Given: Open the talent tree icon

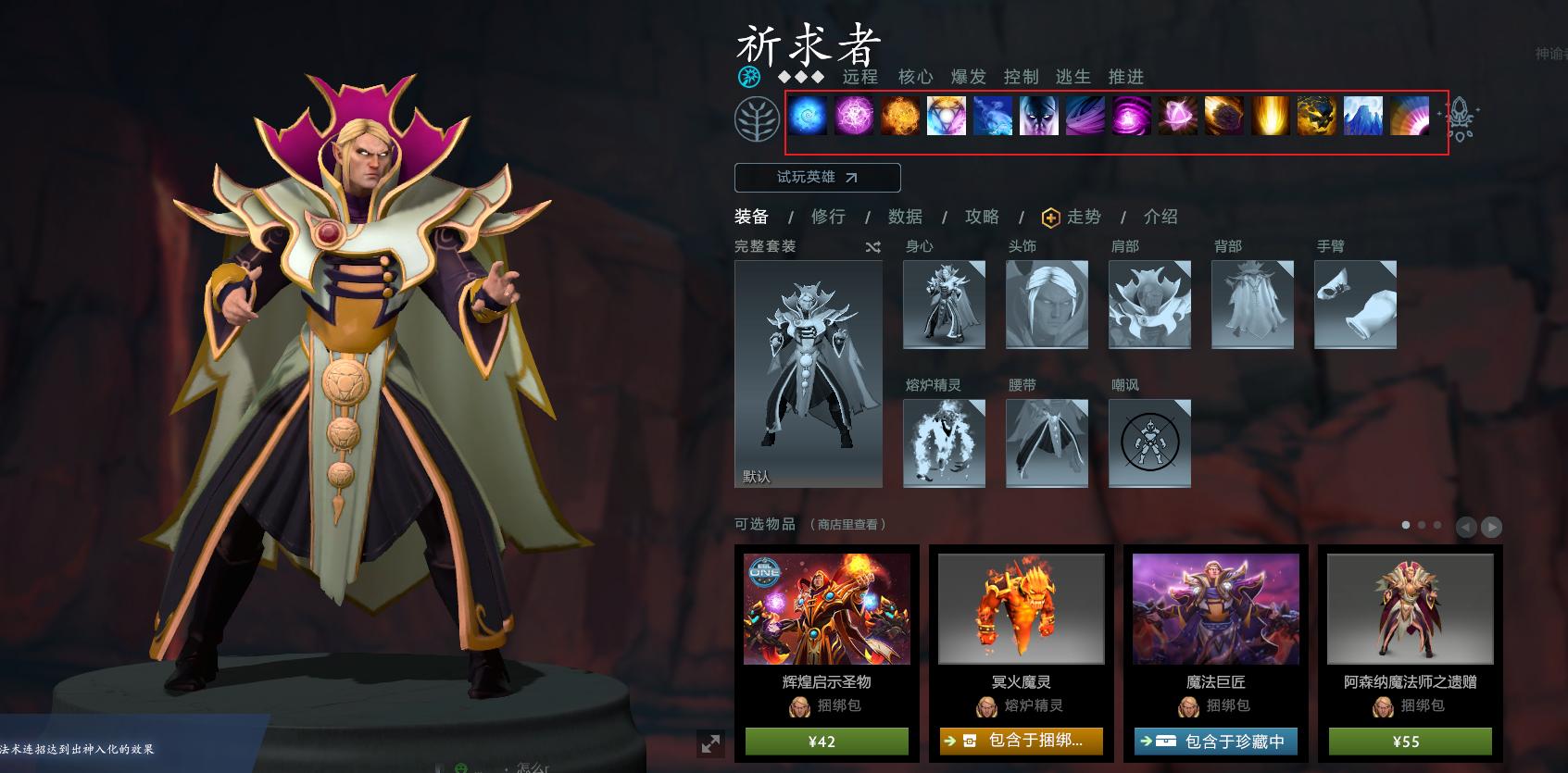Looking at the screenshot, I should point(757,118).
